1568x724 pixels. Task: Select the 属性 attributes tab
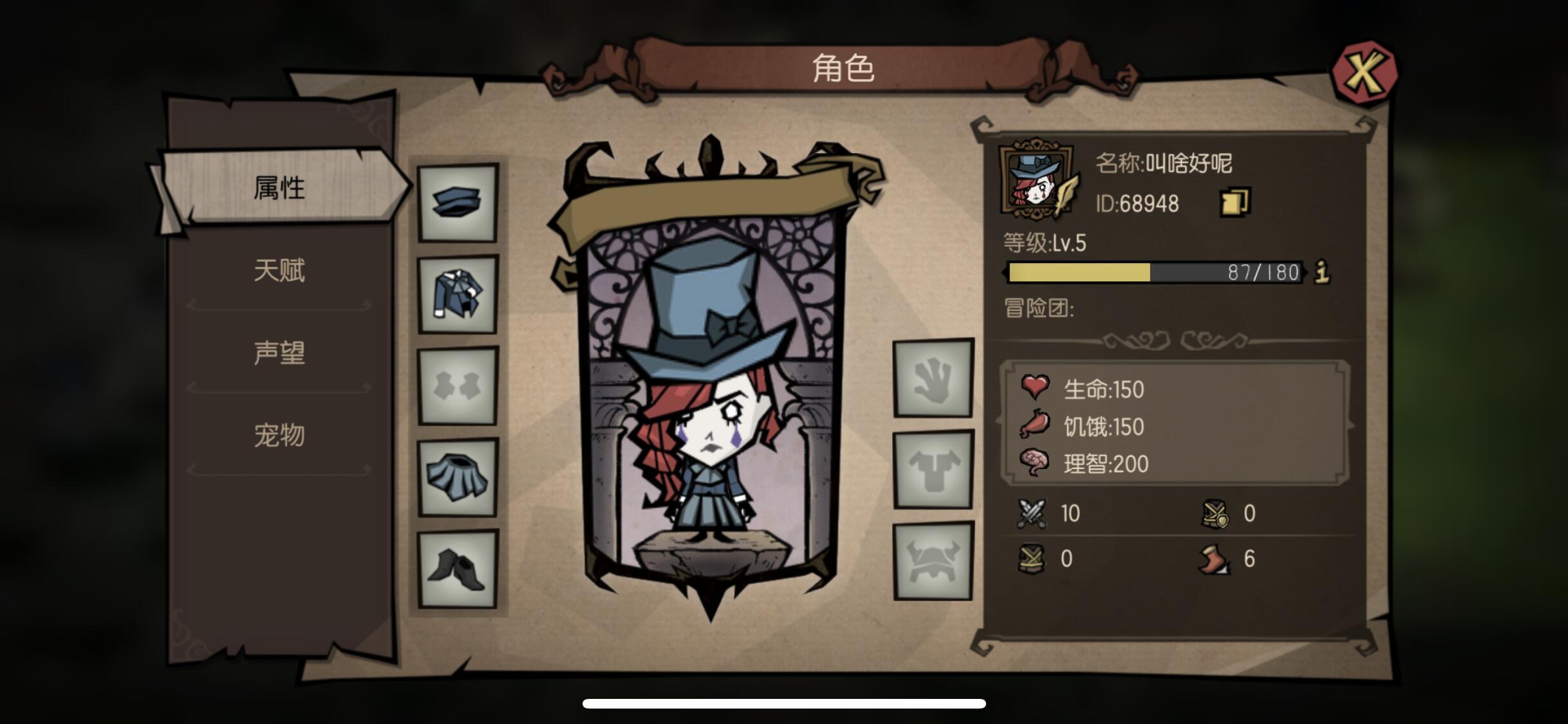click(x=279, y=188)
